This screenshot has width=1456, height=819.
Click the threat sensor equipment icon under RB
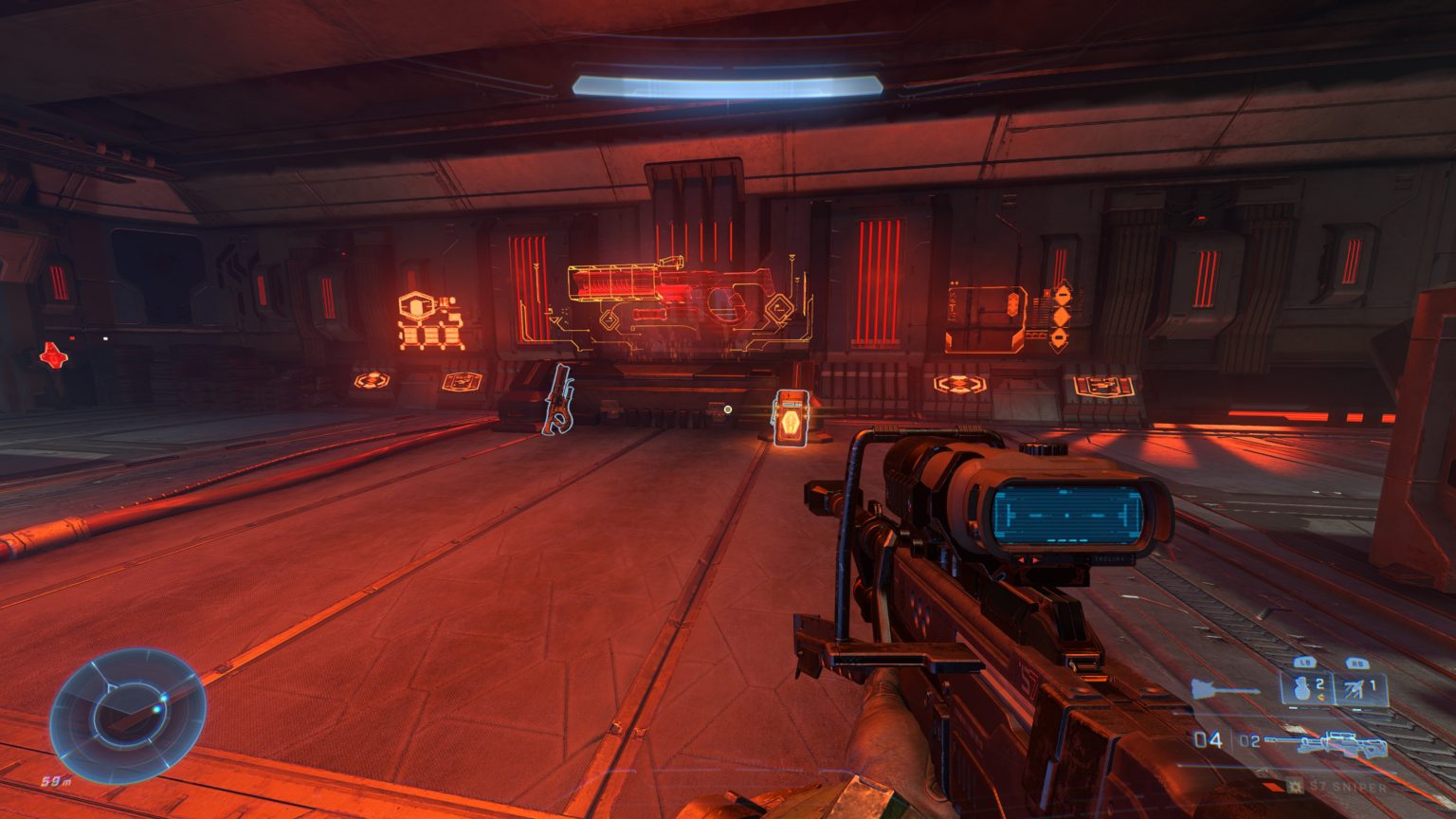[1354, 687]
